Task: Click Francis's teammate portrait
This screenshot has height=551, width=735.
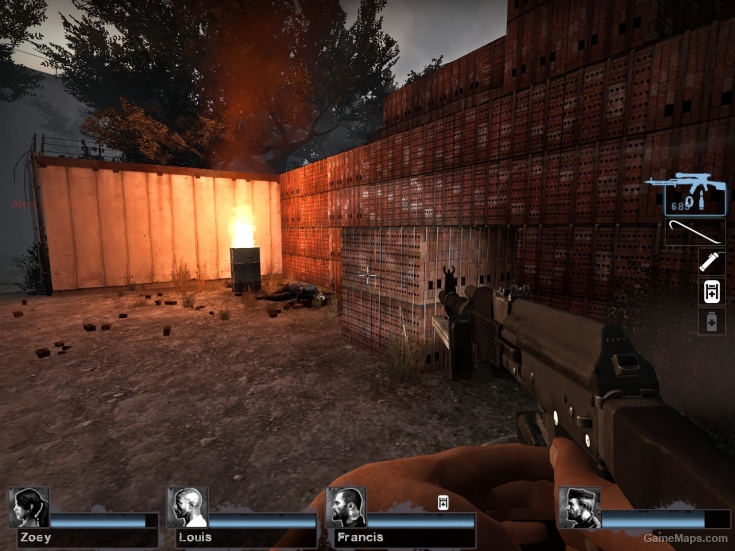Action: (346, 508)
